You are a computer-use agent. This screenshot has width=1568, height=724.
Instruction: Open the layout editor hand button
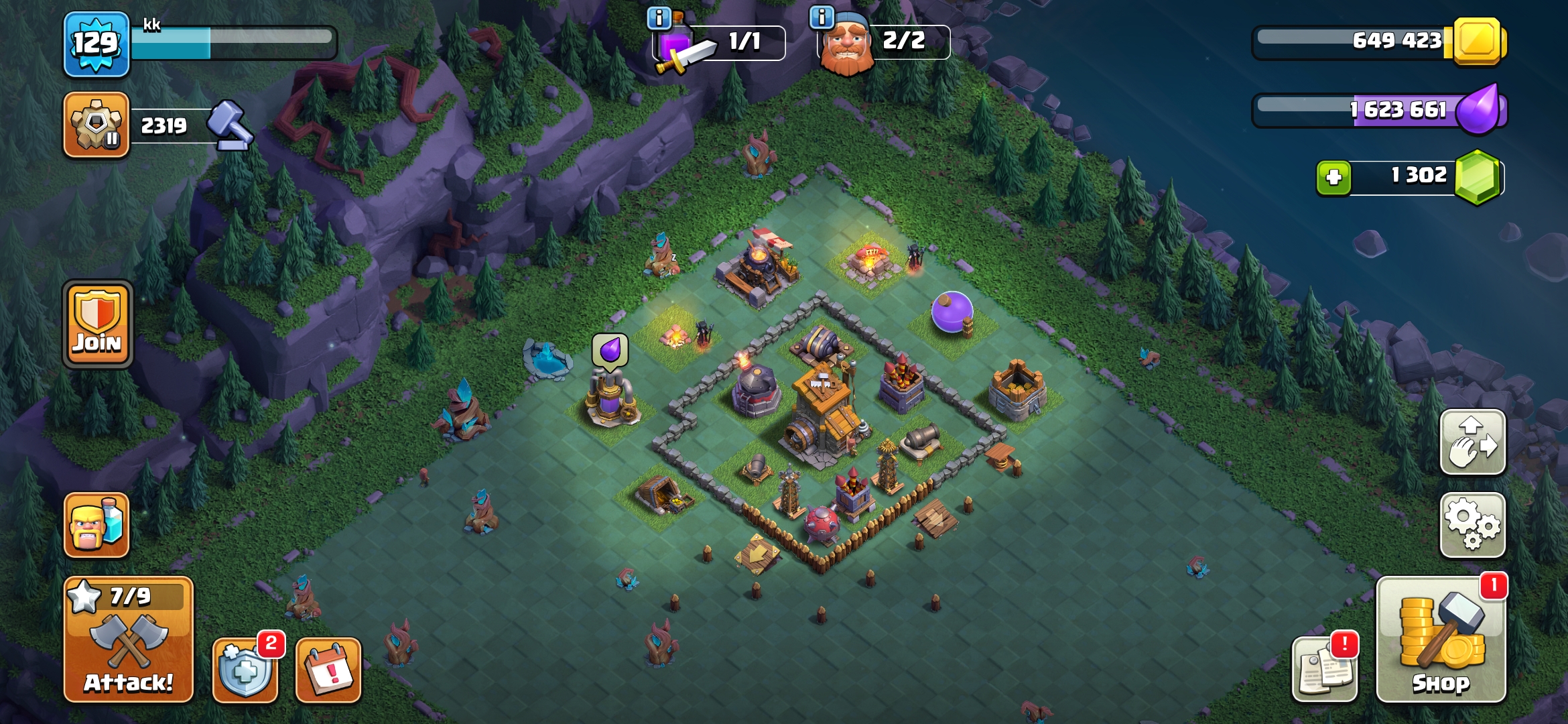click(x=1472, y=442)
